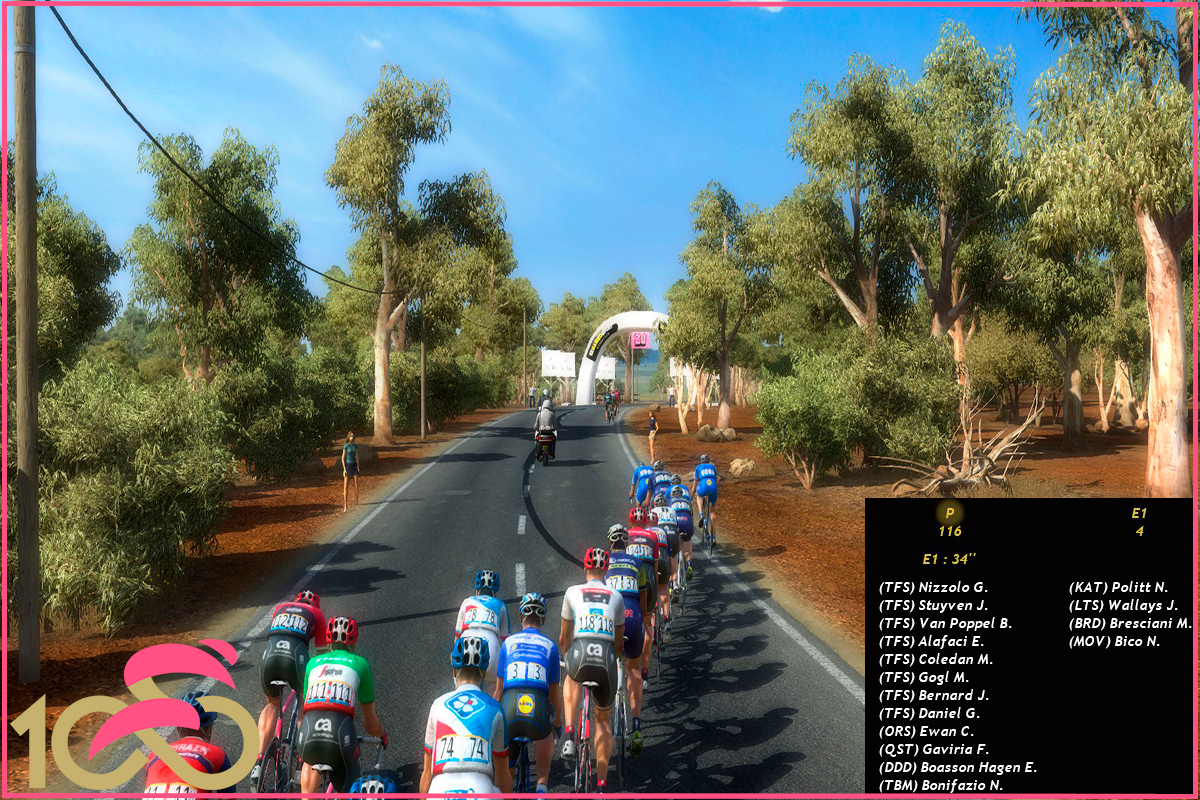
Task: Select Alafaci E. in the rider list
Action: pos(931,642)
